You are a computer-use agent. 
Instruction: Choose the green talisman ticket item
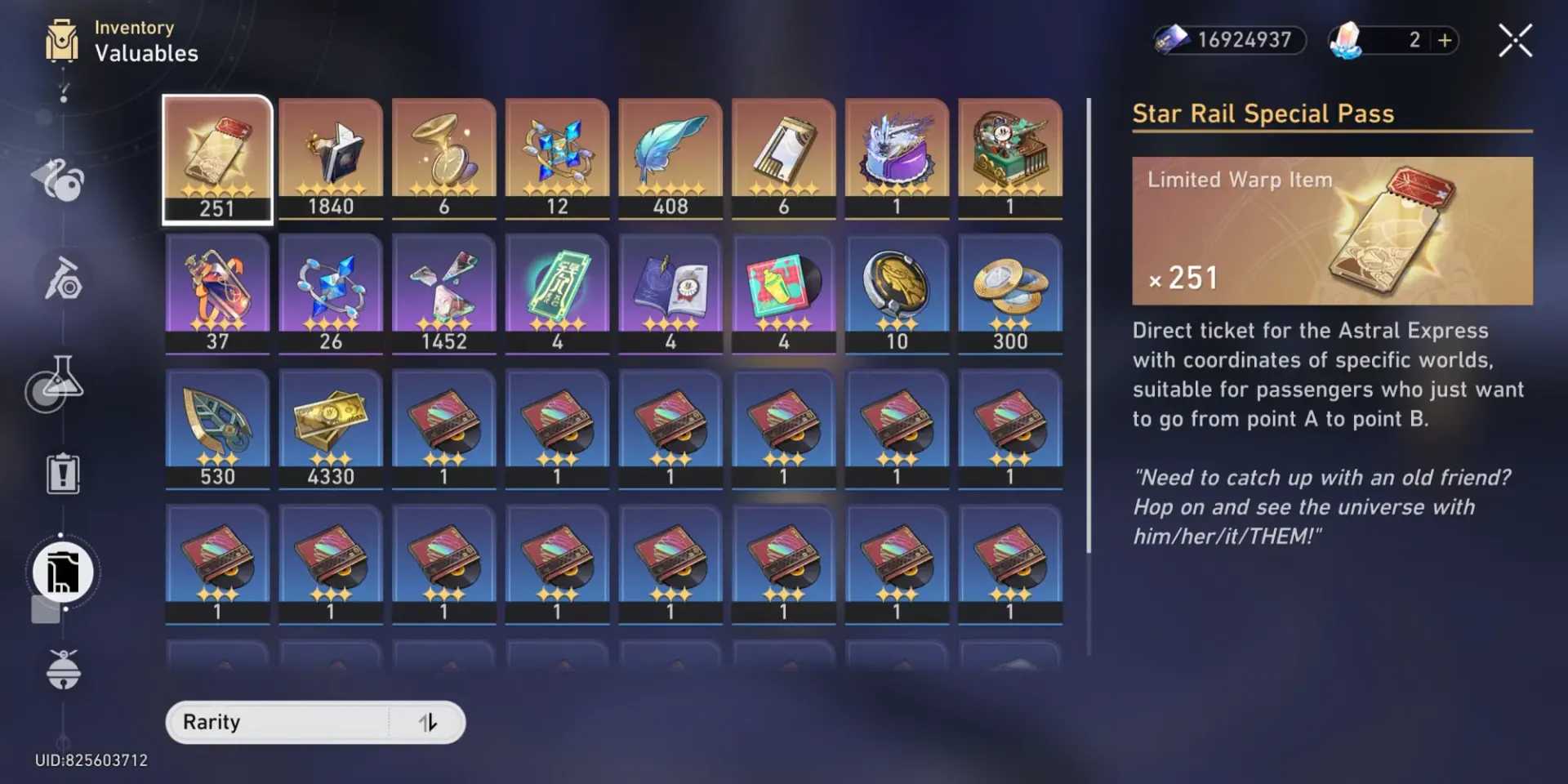click(x=557, y=294)
